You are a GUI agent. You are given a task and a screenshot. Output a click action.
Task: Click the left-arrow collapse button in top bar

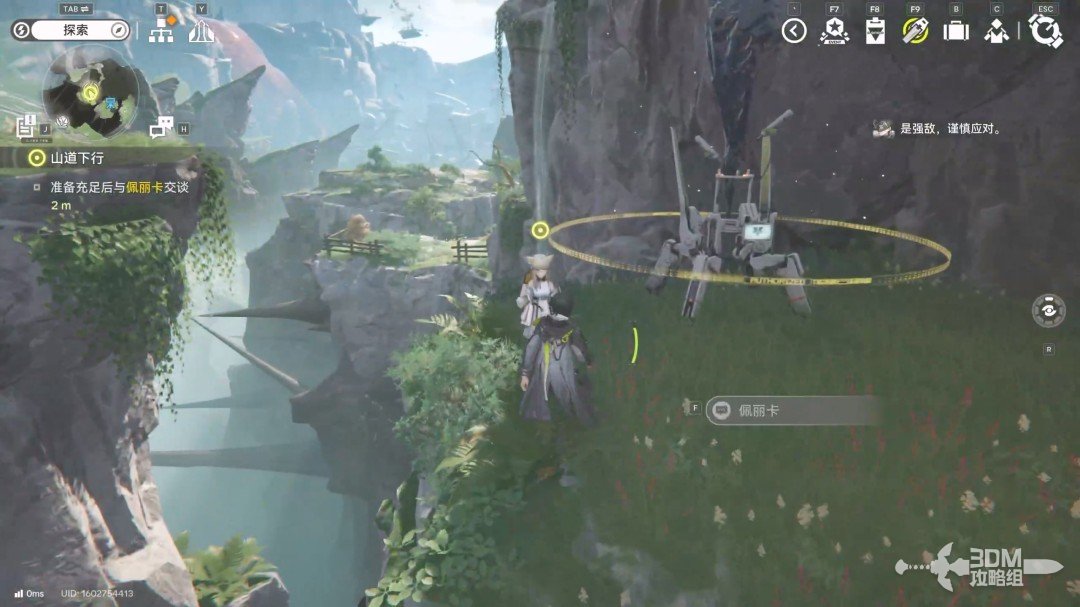[x=794, y=31]
